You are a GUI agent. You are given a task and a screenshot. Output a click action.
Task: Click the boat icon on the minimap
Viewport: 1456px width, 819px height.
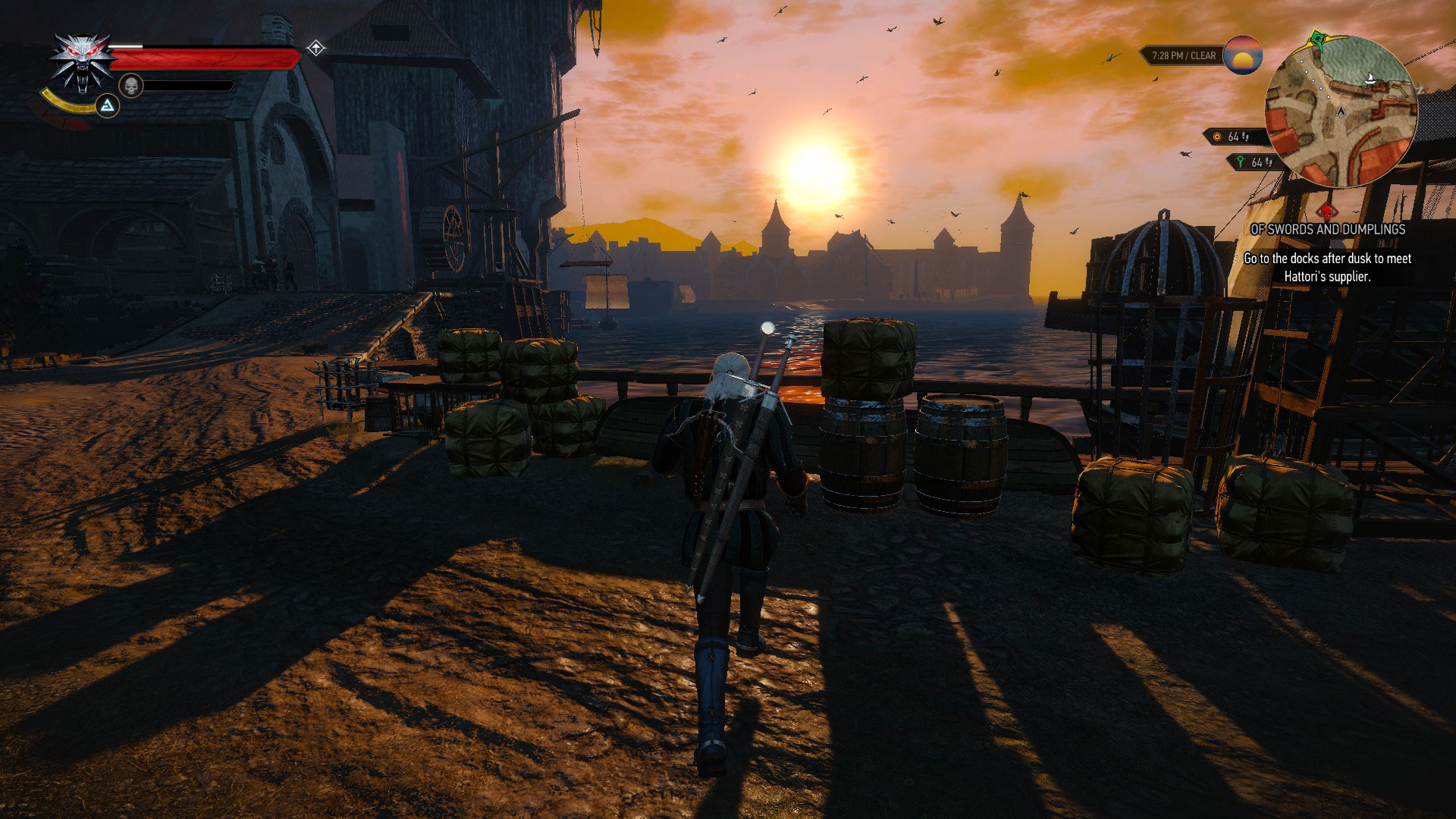click(x=1370, y=78)
